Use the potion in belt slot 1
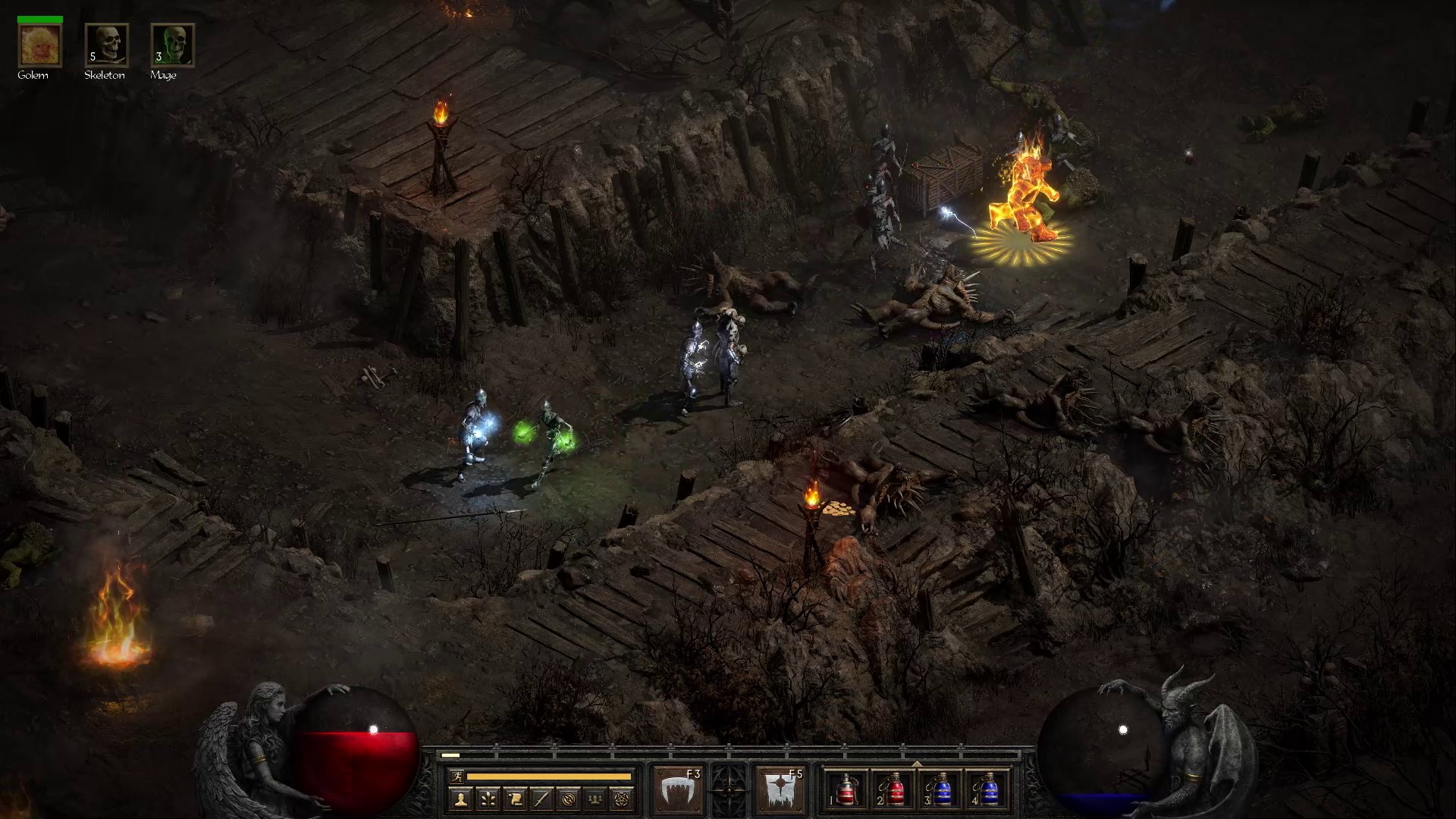The width and height of the screenshot is (1456, 819). [846, 789]
